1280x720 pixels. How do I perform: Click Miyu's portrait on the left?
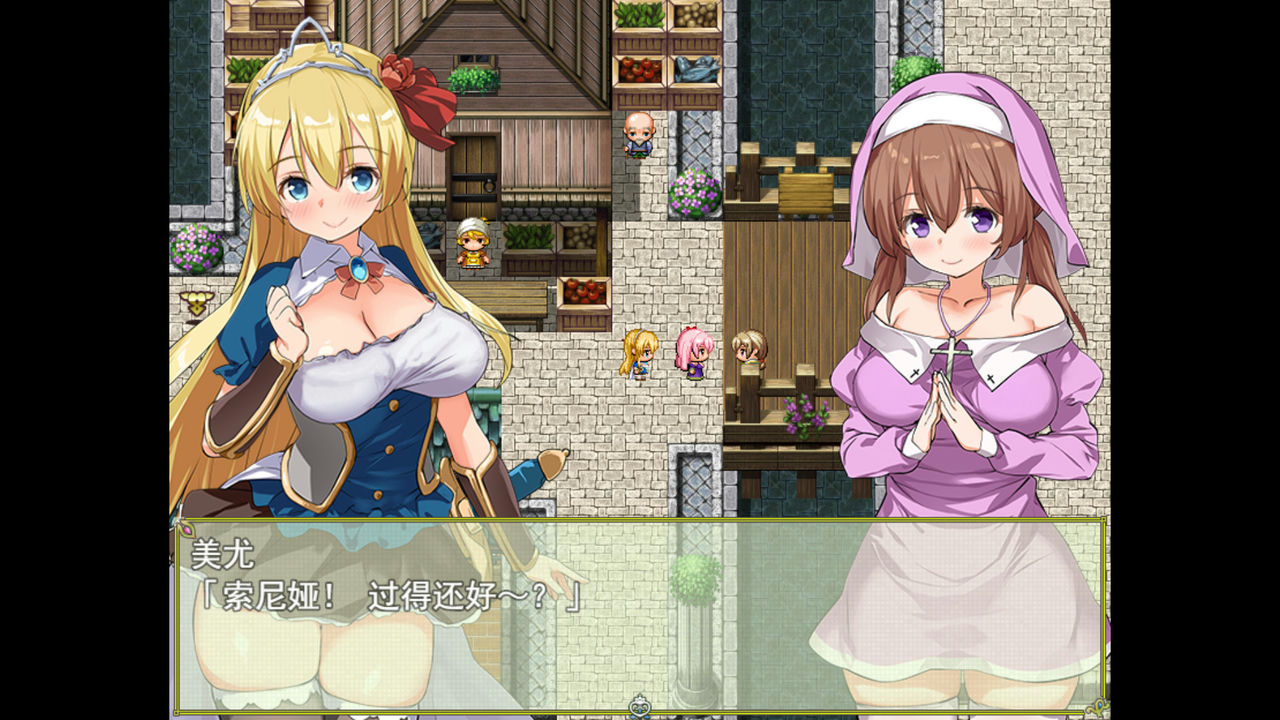(x=330, y=210)
